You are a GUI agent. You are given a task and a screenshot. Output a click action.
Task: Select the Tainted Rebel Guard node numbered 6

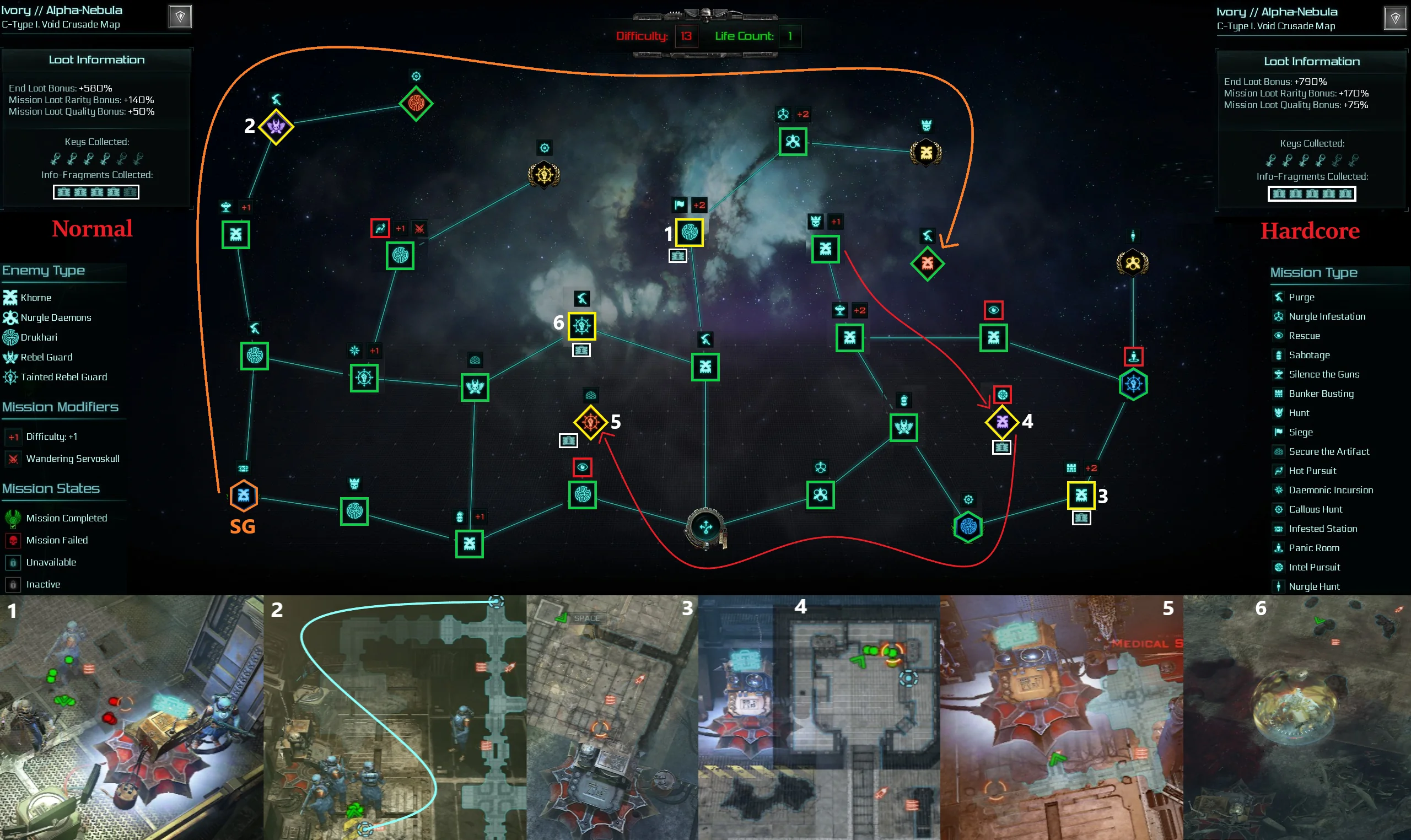tap(582, 326)
